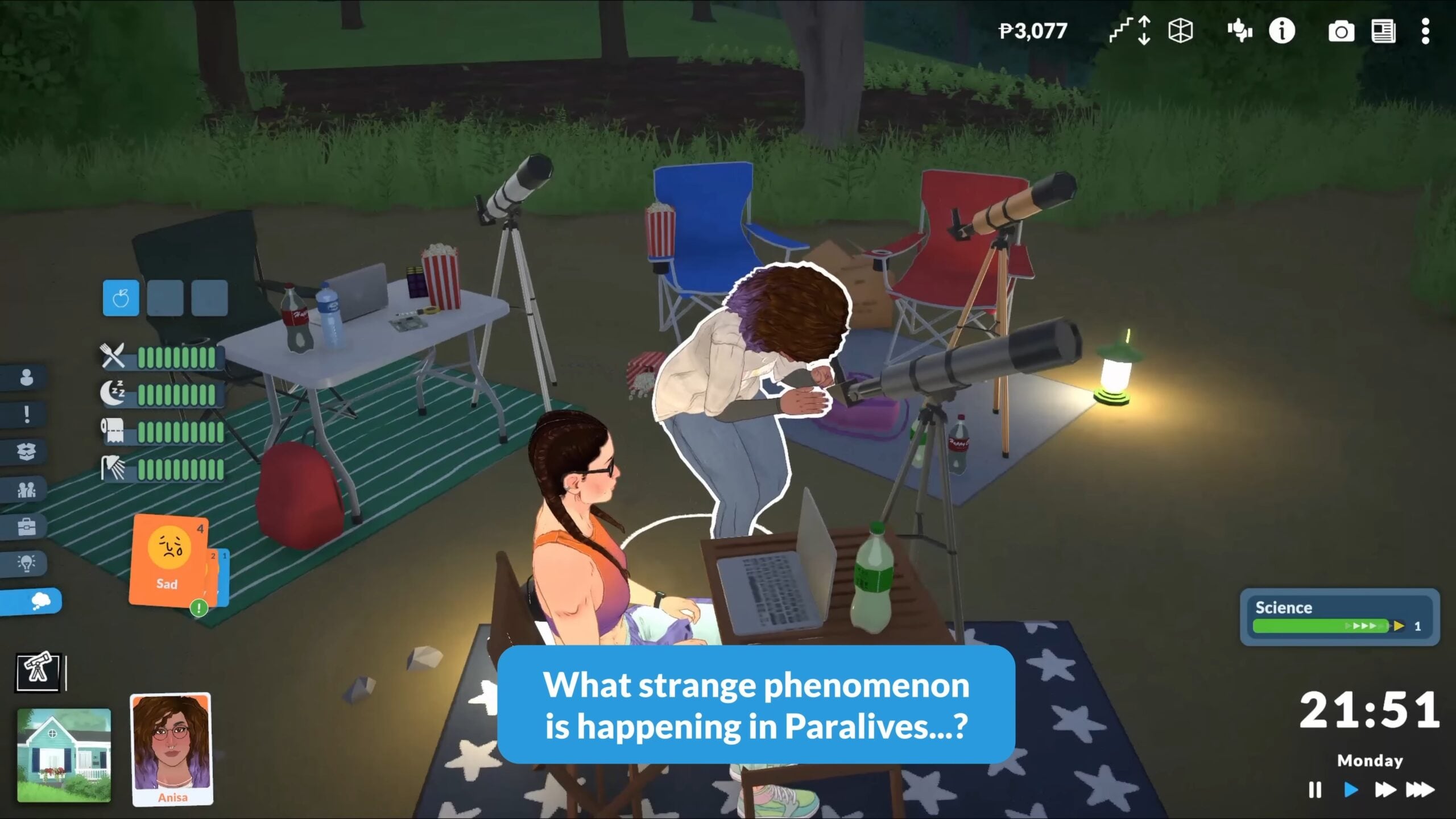Toggle wall visibility with the cube icon
This screenshot has width=1456, height=819.
tap(1179, 32)
